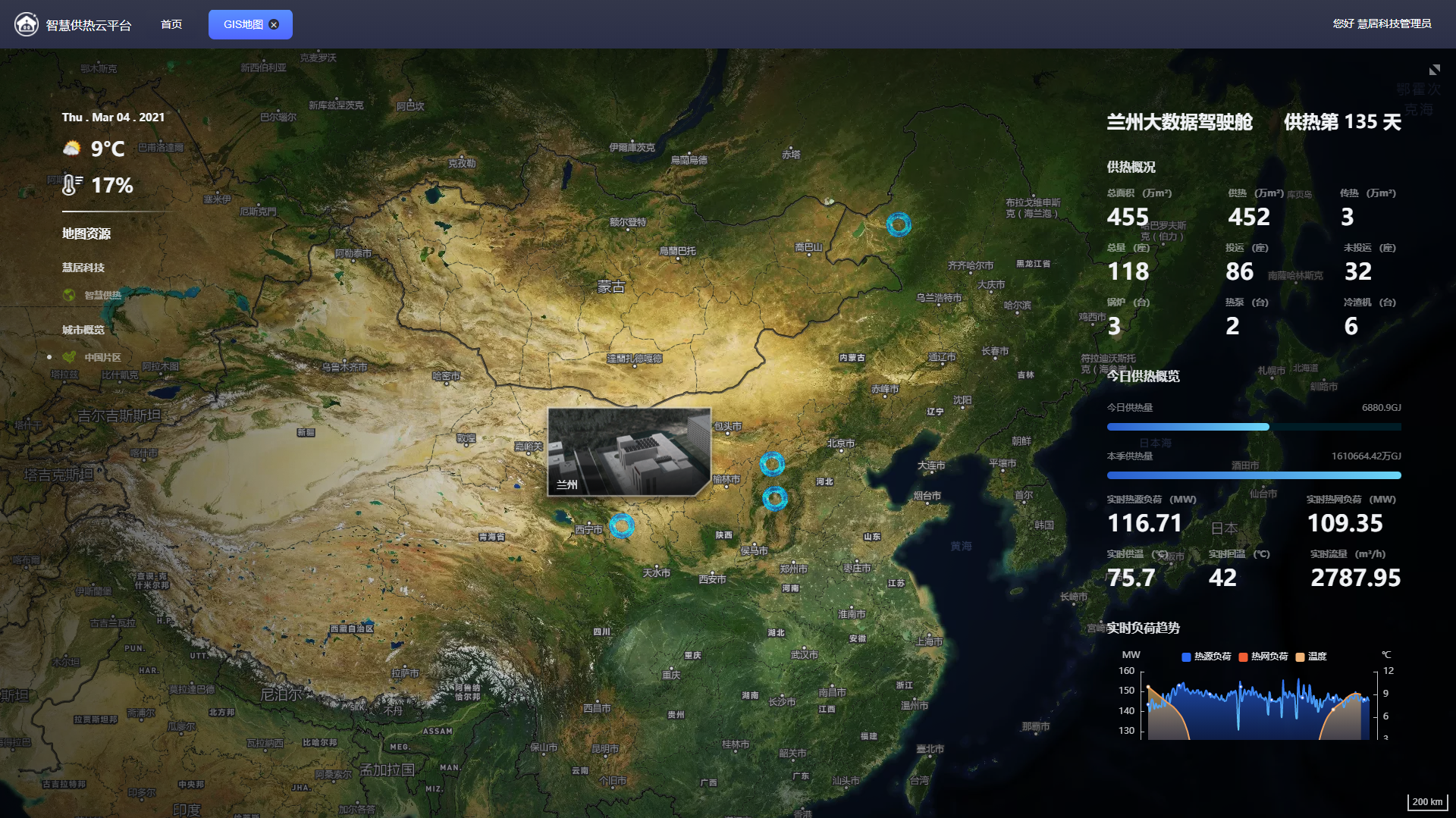Toggle the 热网负荷 legend entry
Image resolution: width=1456 pixels, height=818 pixels.
pyautogui.click(x=1263, y=657)
